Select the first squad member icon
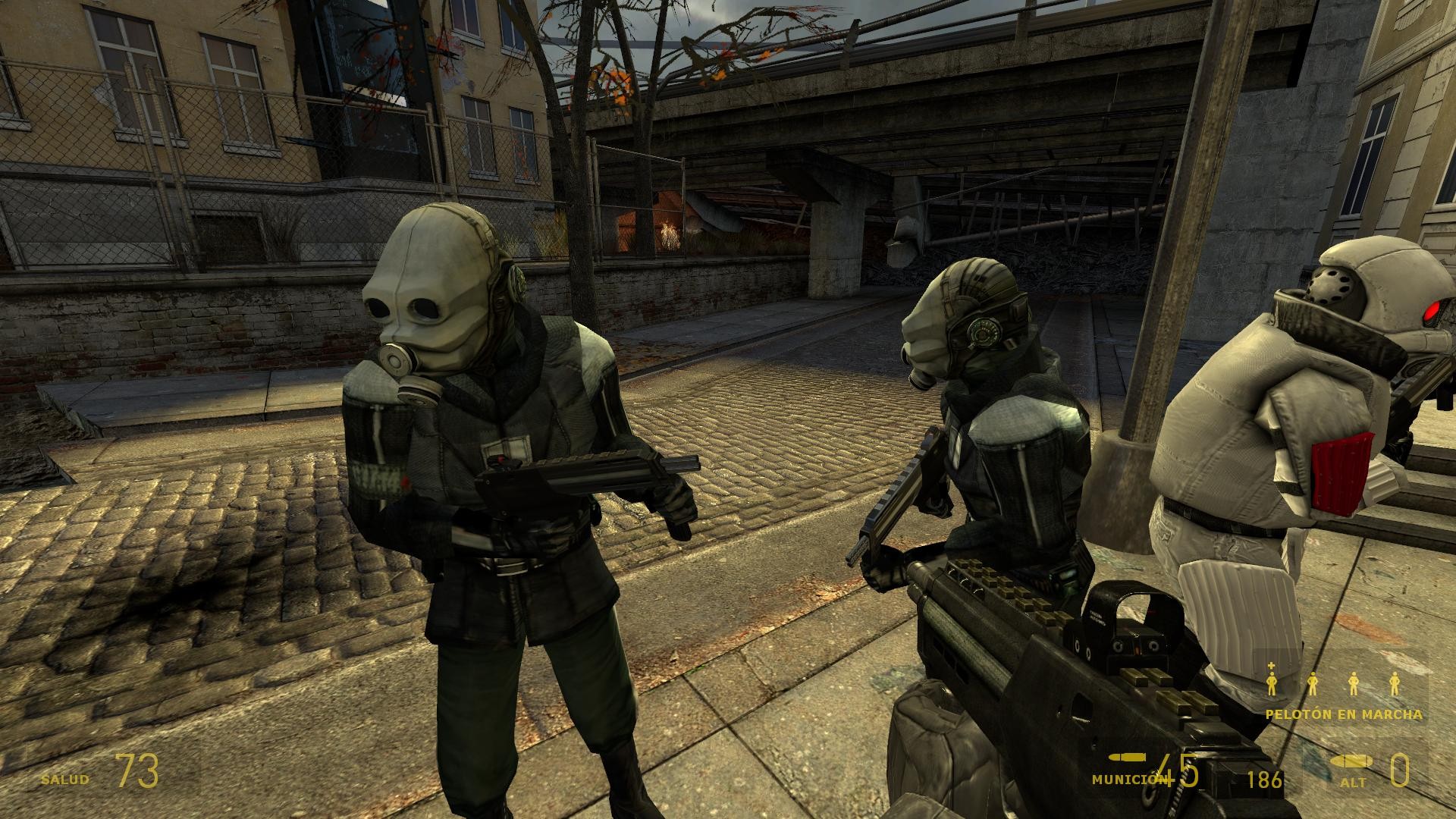The width and height of the screenshot is (1456, 819). pyautogui.click(x=1272, y=682)
